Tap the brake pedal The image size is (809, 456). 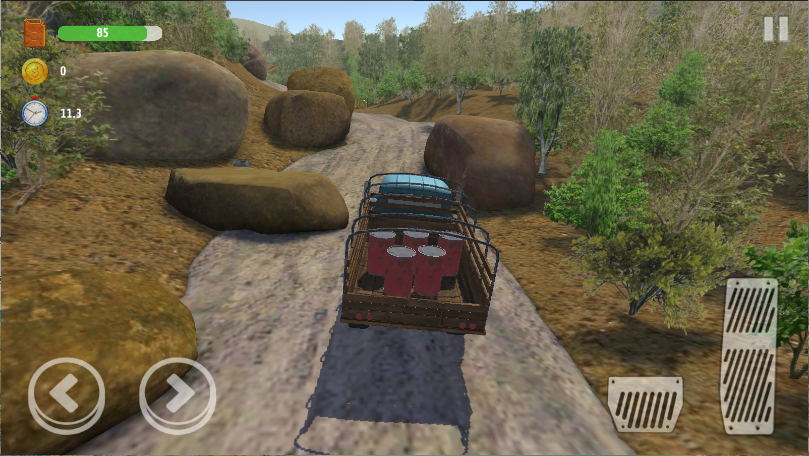(x=645, y=404)
